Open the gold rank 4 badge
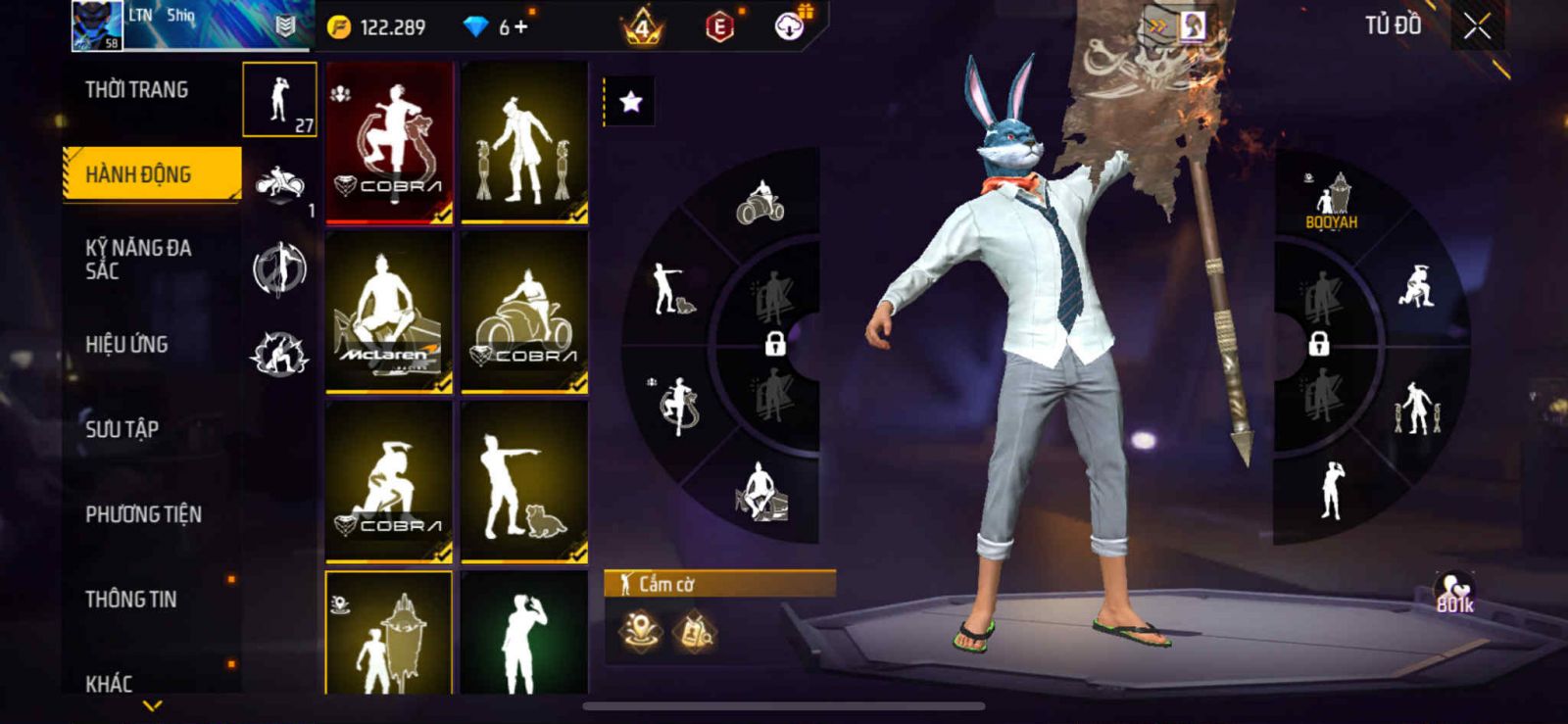Screen dimensions: 1568x724 (642, 27)
